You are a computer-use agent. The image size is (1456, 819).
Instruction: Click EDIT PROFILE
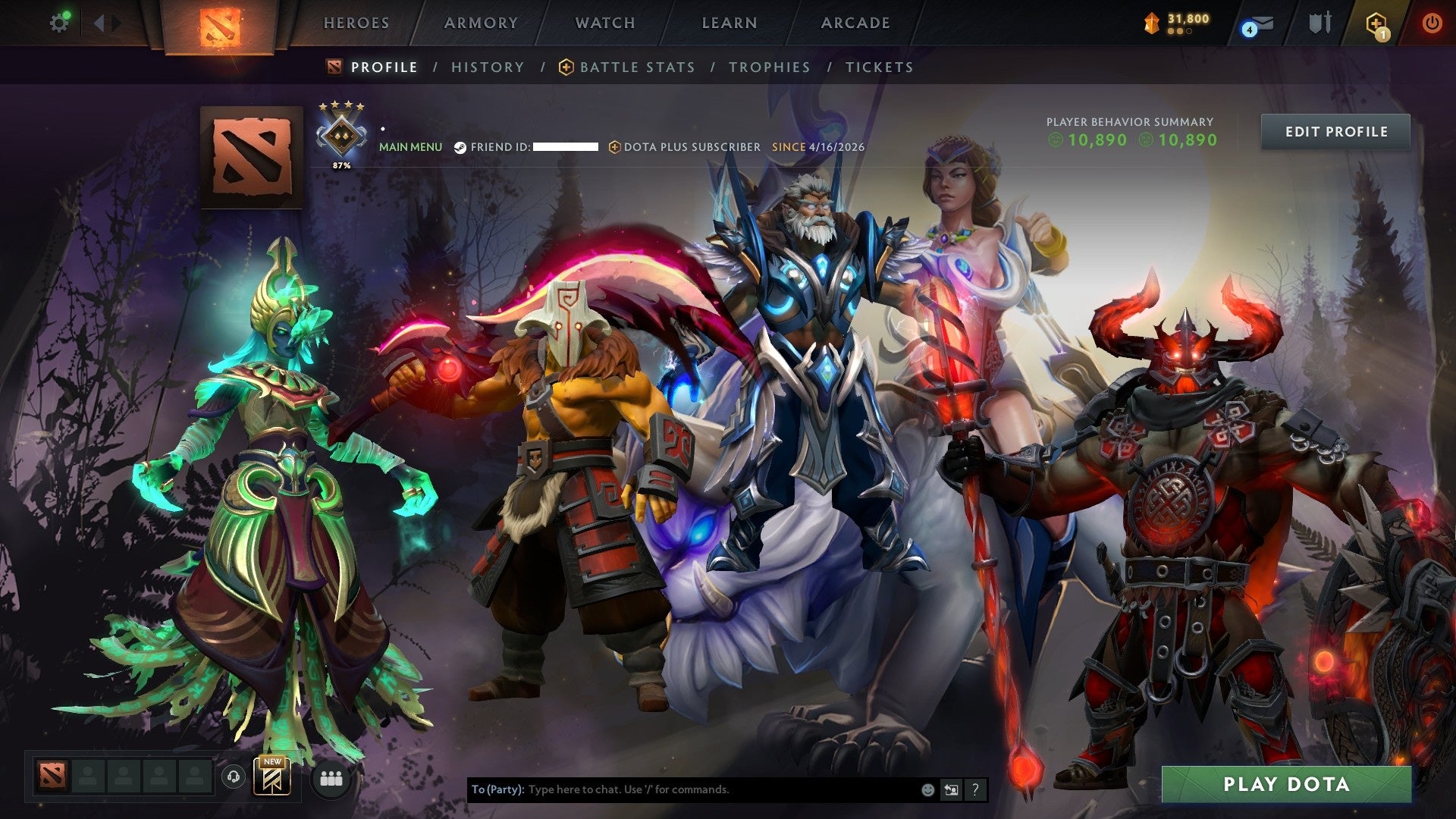point(1335,131)
